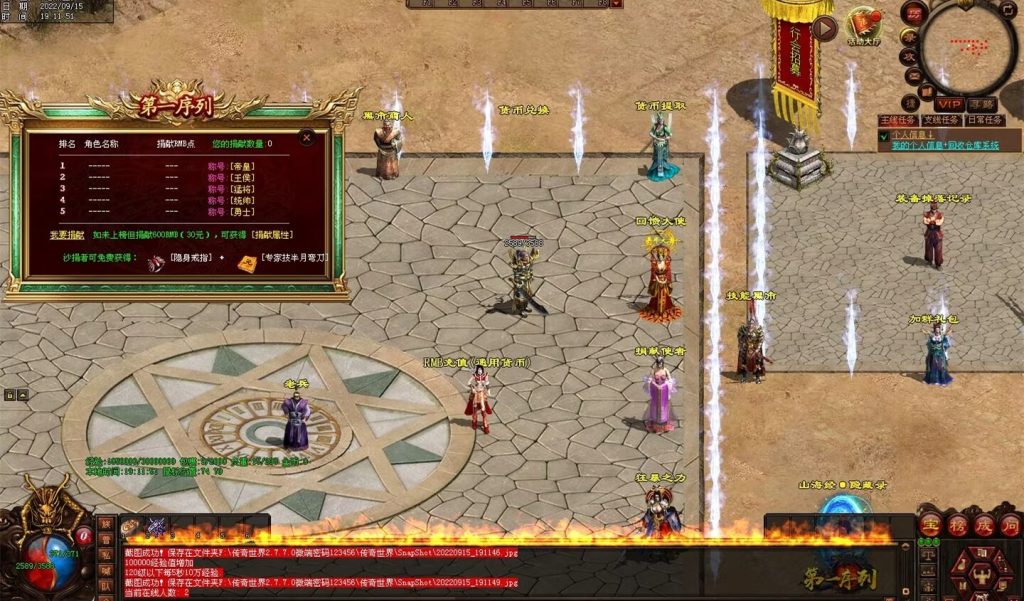1024x601 pixels.
Task: Click the round play arrow button
Action: (825, 28)
